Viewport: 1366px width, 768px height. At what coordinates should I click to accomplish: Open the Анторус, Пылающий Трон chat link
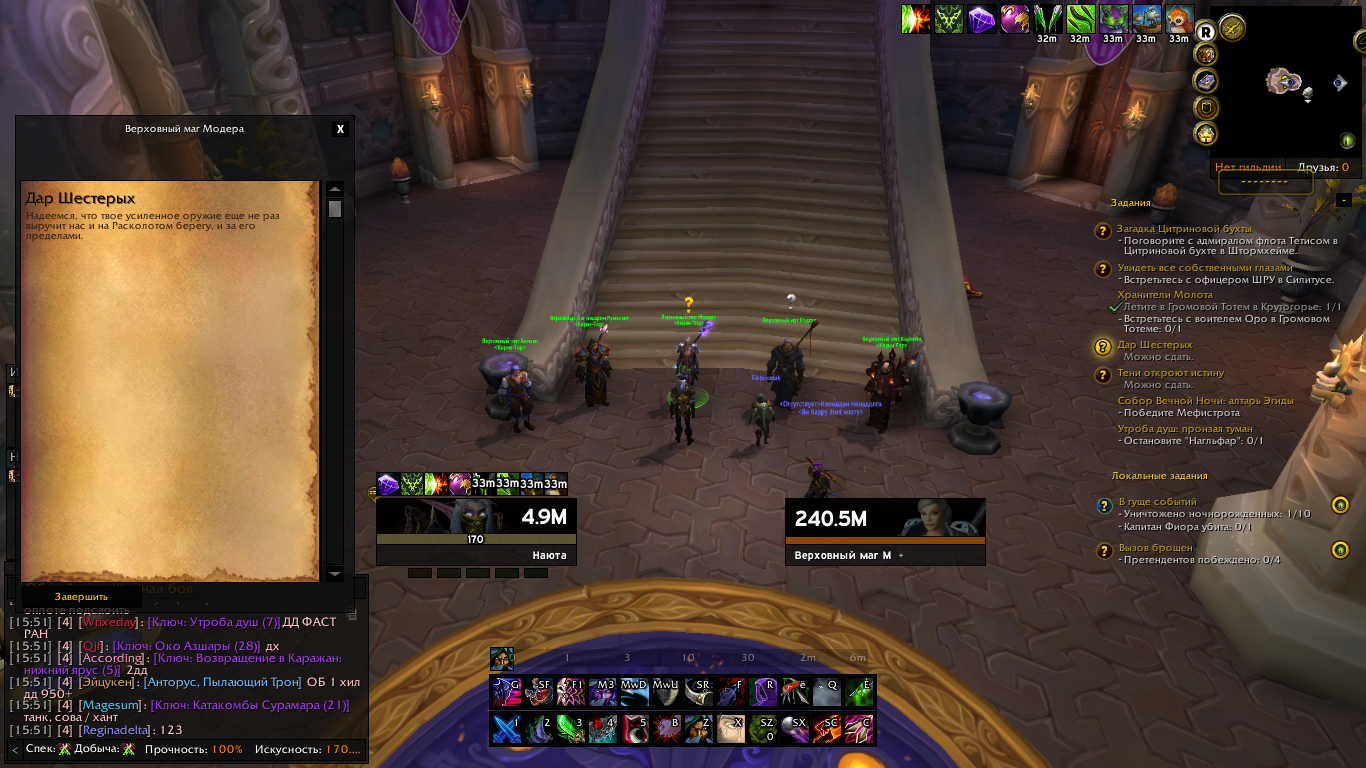(x=222, y=682)
